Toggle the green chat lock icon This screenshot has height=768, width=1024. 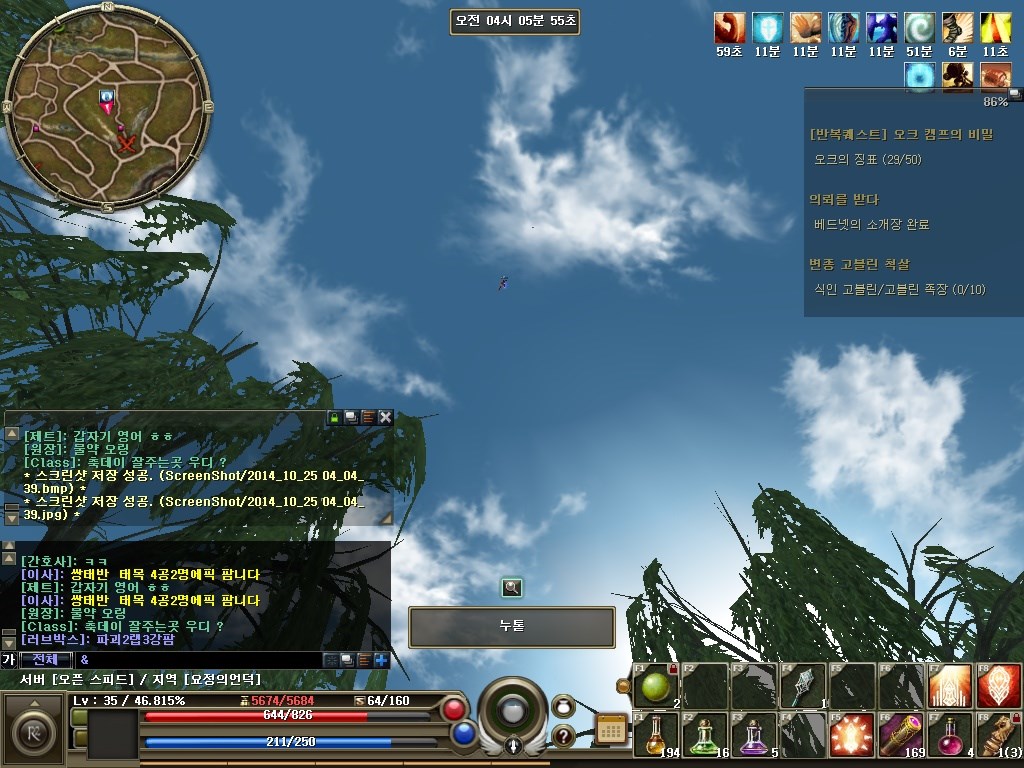(x=335, y=417)
